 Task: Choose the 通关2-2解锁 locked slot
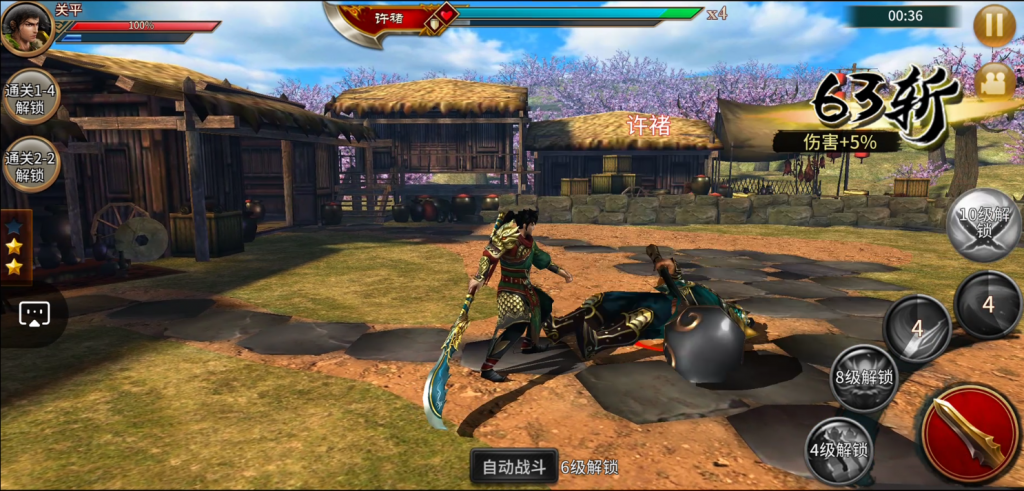(30, 165)
